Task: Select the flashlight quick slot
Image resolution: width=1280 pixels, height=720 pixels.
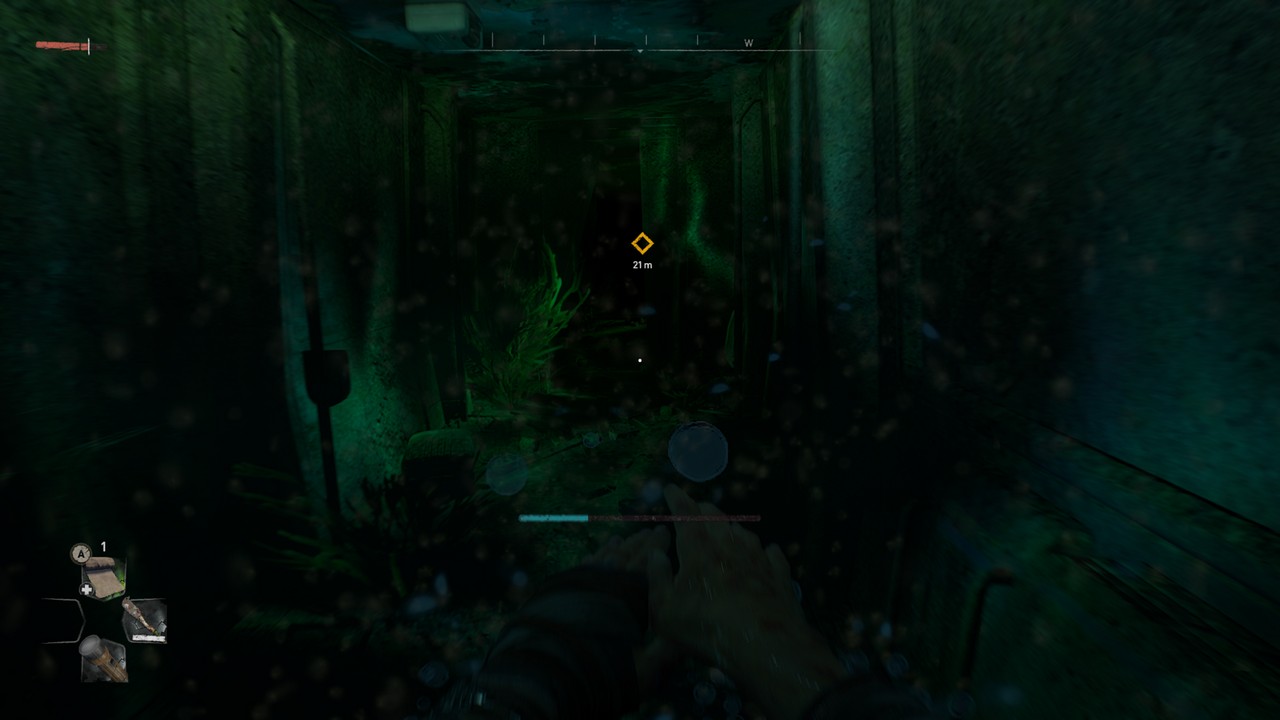Action: 103,659
